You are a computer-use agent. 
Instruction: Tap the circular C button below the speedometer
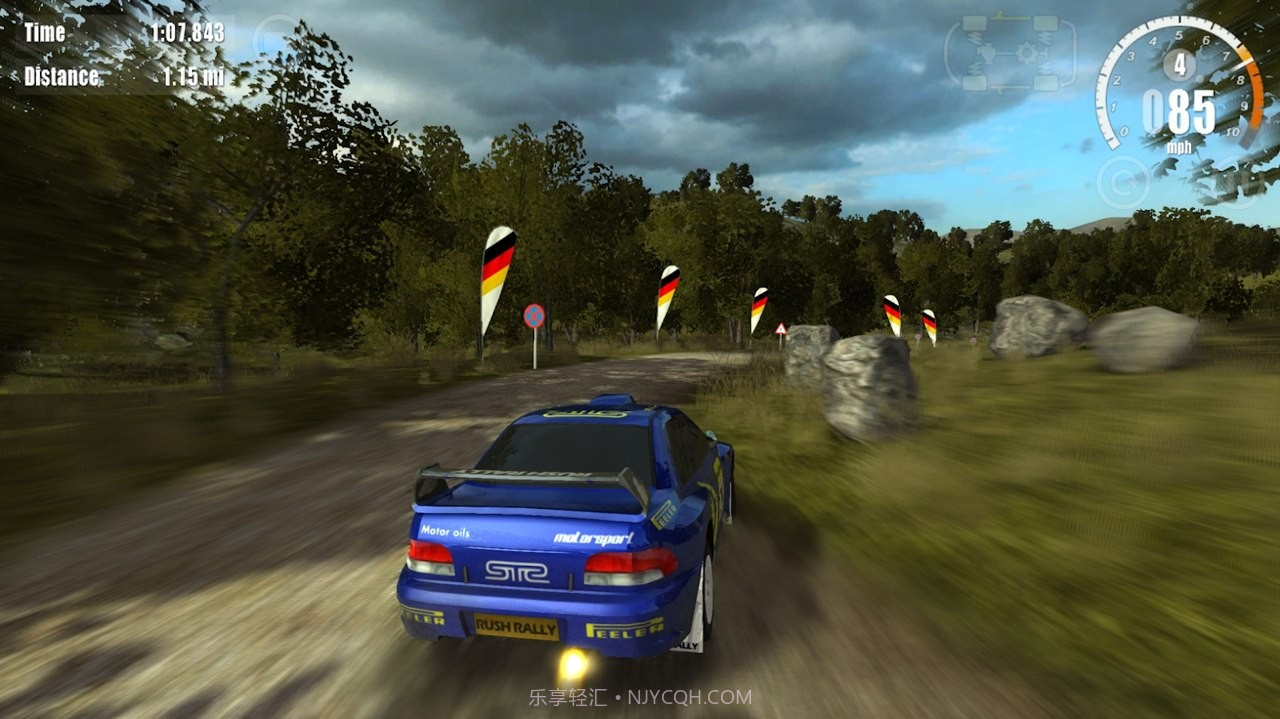1123,182
